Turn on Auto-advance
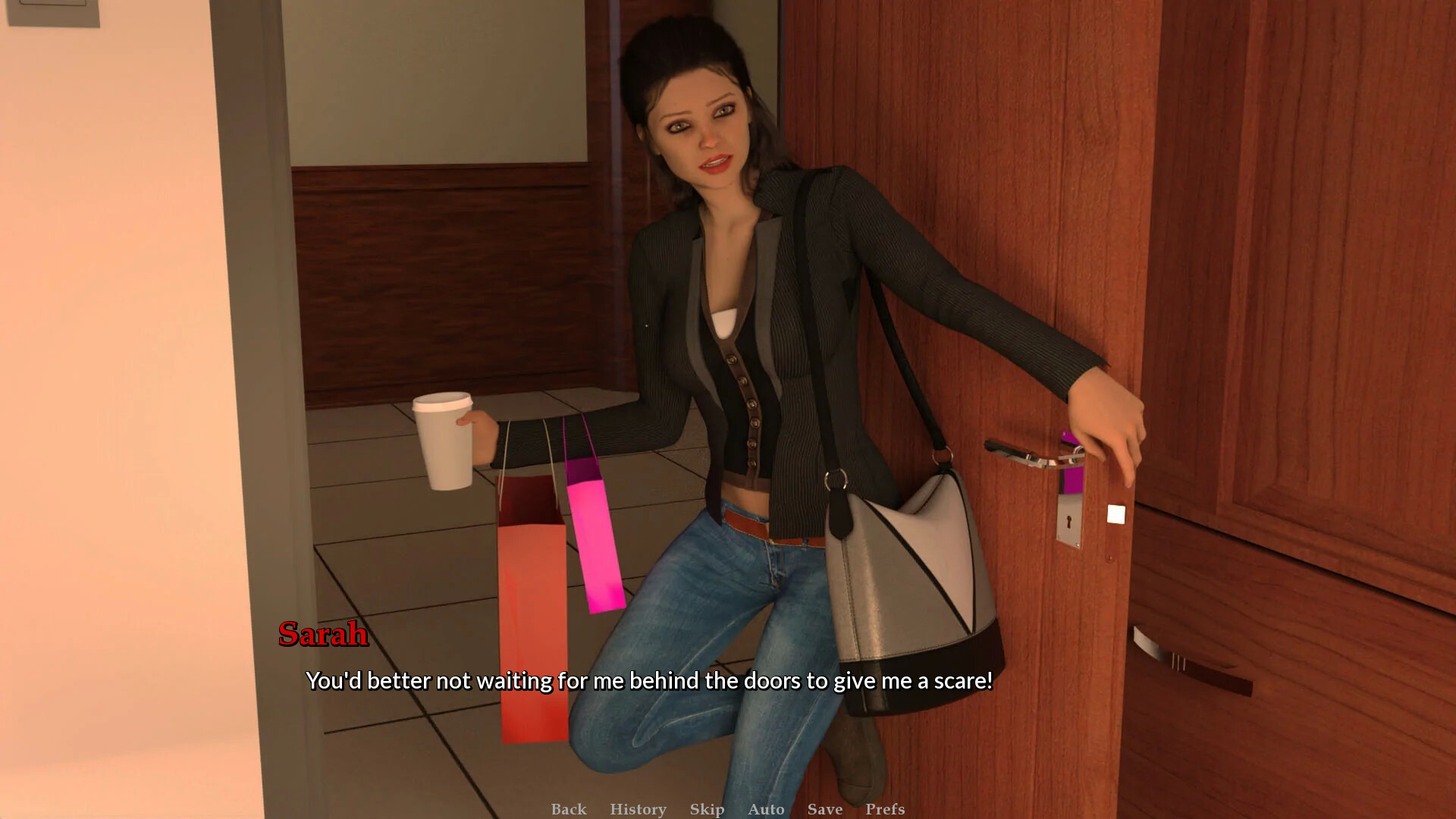1456x819 pixels. tap(766, 809)
